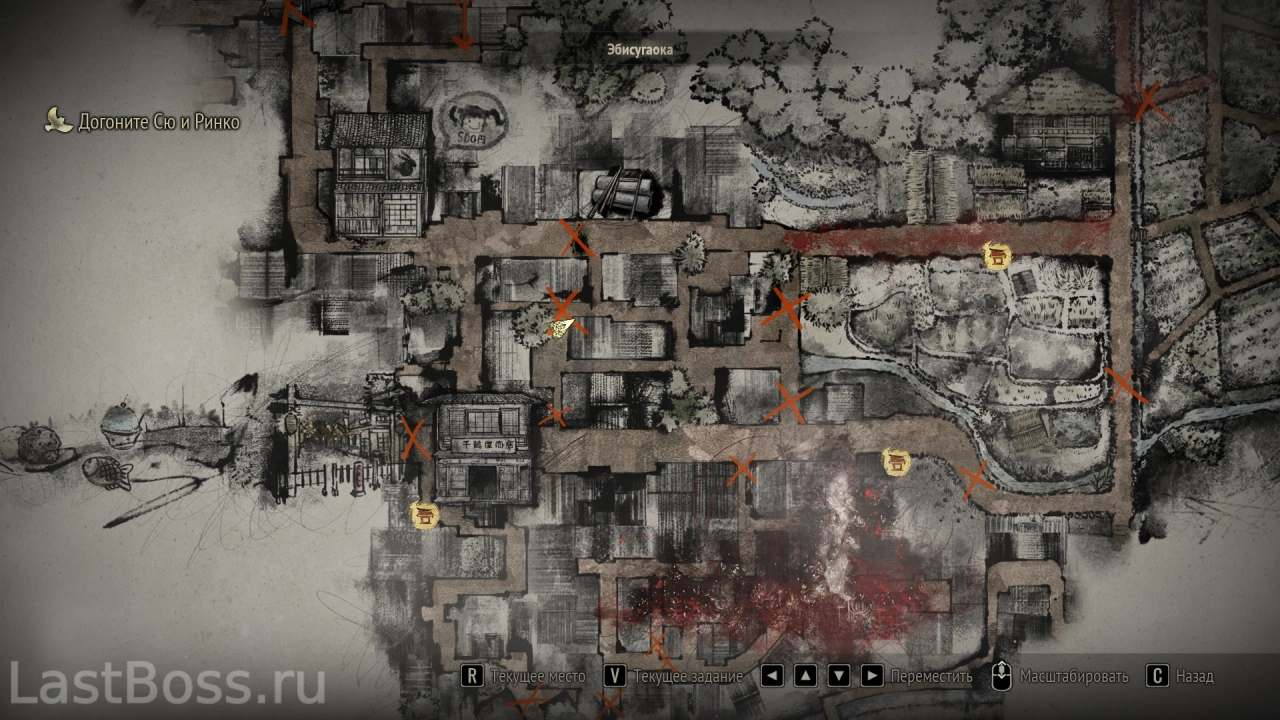This screenshot has height=720, width=1280.
Task: Select the shrine marker below the shop building
Action: pos(425,515)
